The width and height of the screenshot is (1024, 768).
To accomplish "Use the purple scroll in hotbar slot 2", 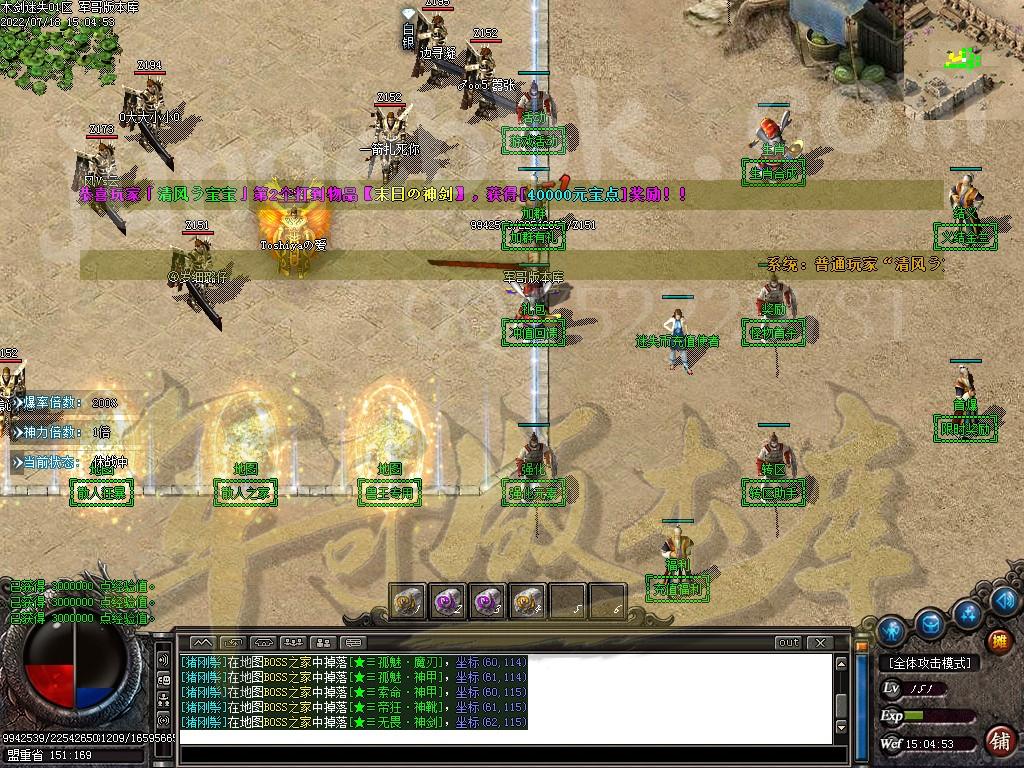I will coord(447,601).
